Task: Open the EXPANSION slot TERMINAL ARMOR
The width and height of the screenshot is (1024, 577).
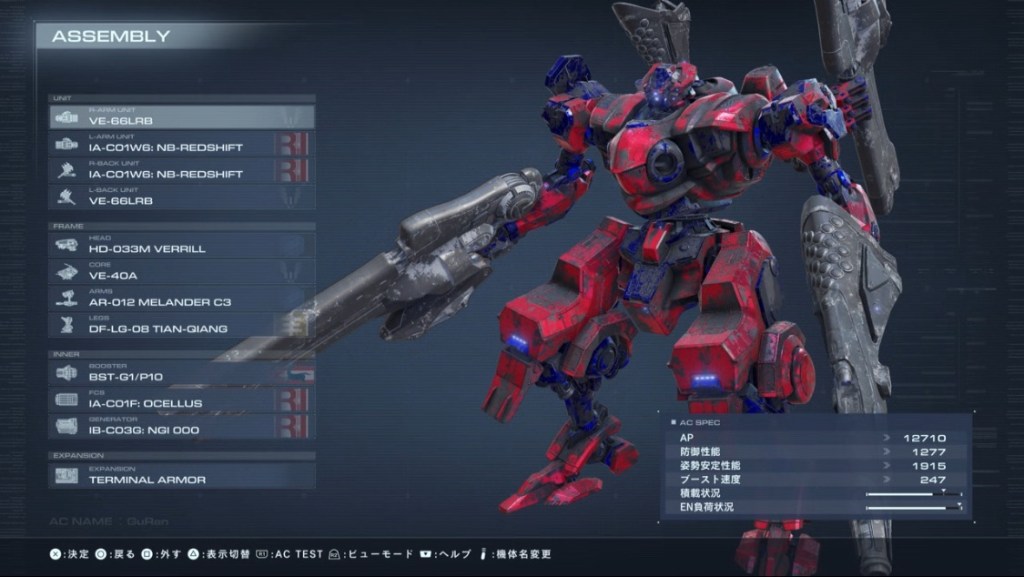Action: pyautogui.click(x=182, y=476)
